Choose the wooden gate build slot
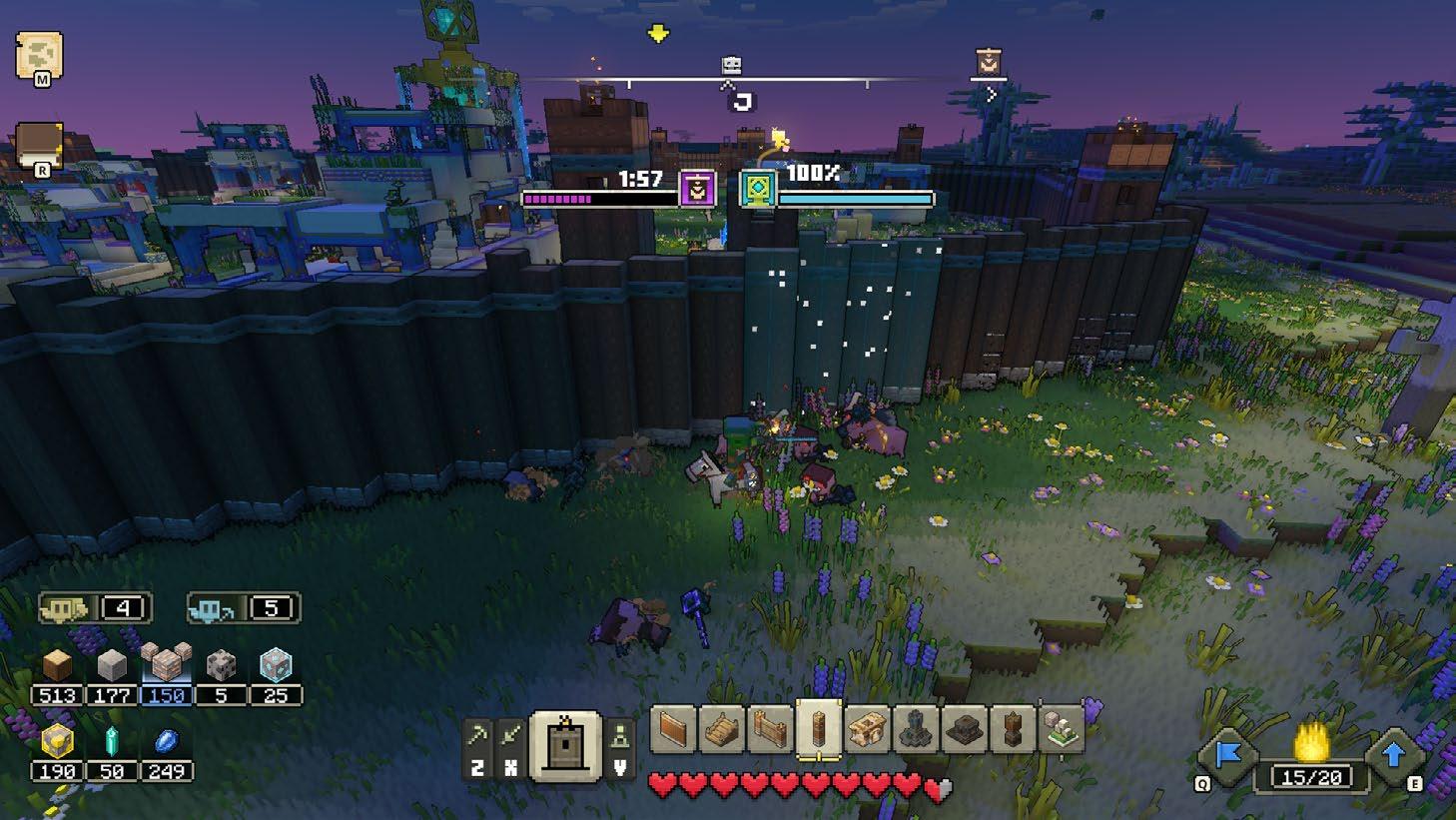The width and height of the screenshot is (1456, 820). pyautogui.click(x=769, y=728)
